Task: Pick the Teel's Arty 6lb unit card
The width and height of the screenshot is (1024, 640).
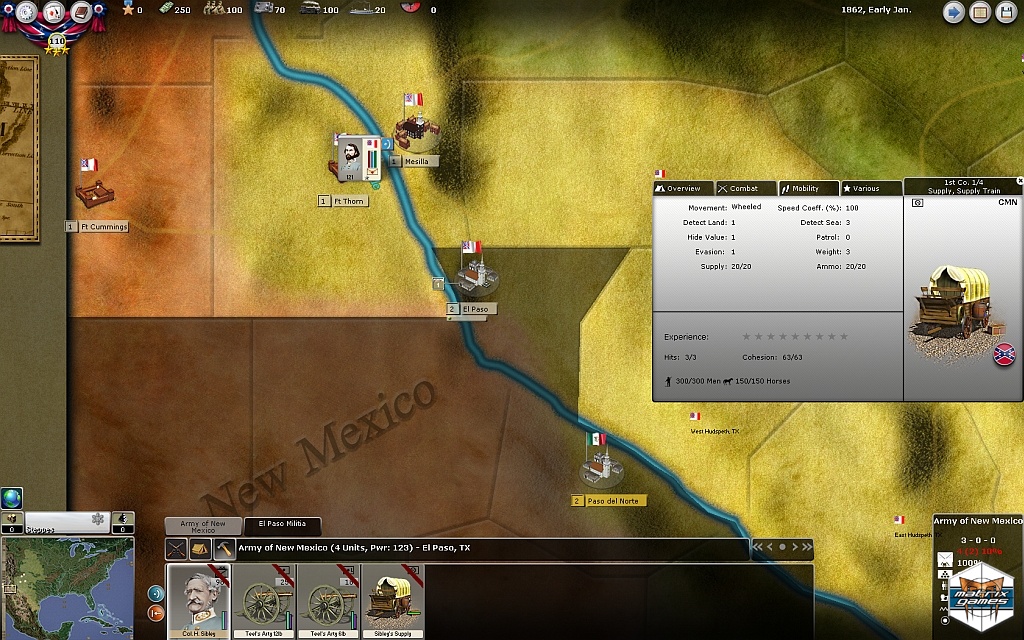Action: tap(329, 600)
